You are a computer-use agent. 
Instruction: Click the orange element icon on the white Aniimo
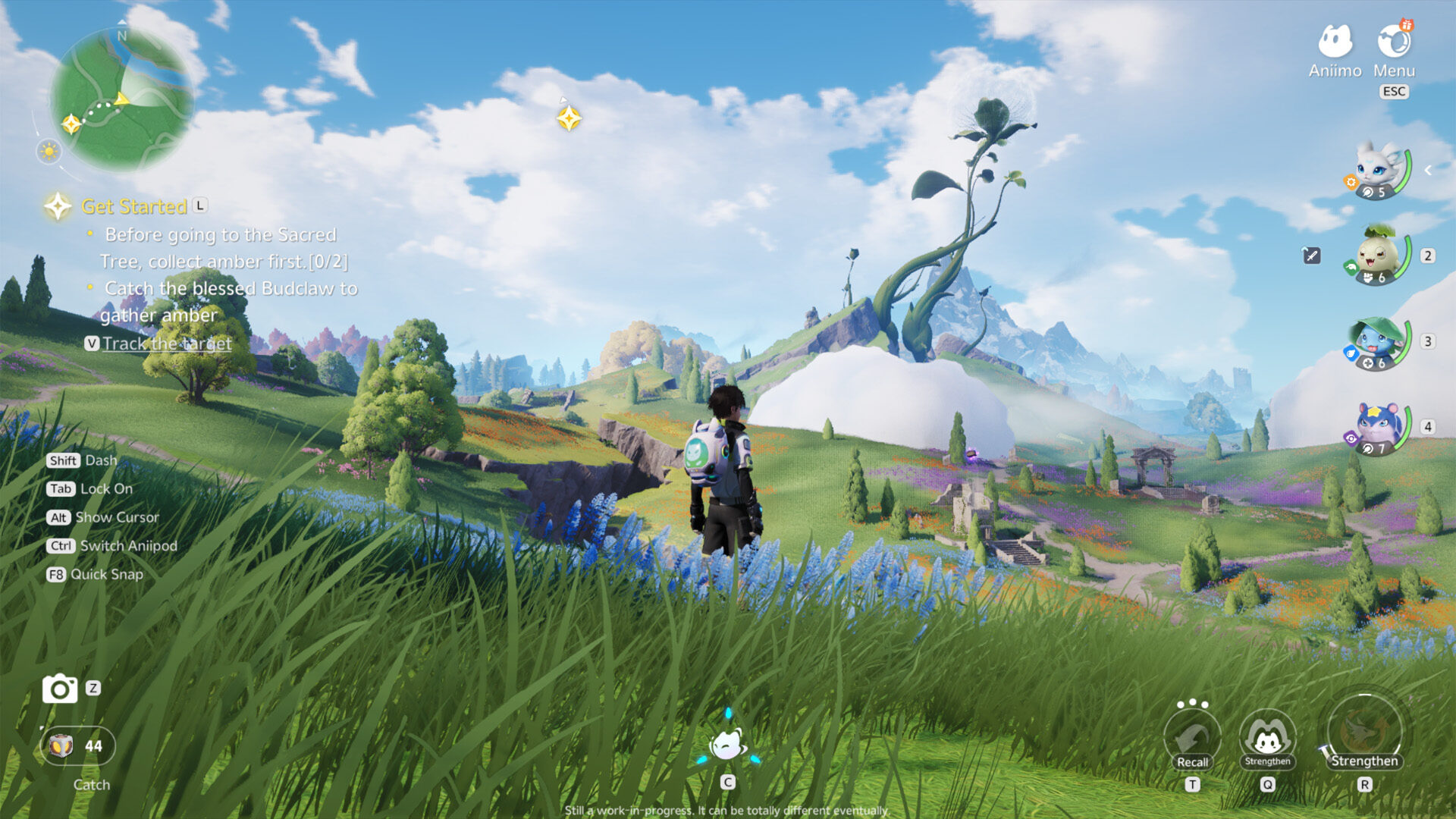(x=1353, y=183)
